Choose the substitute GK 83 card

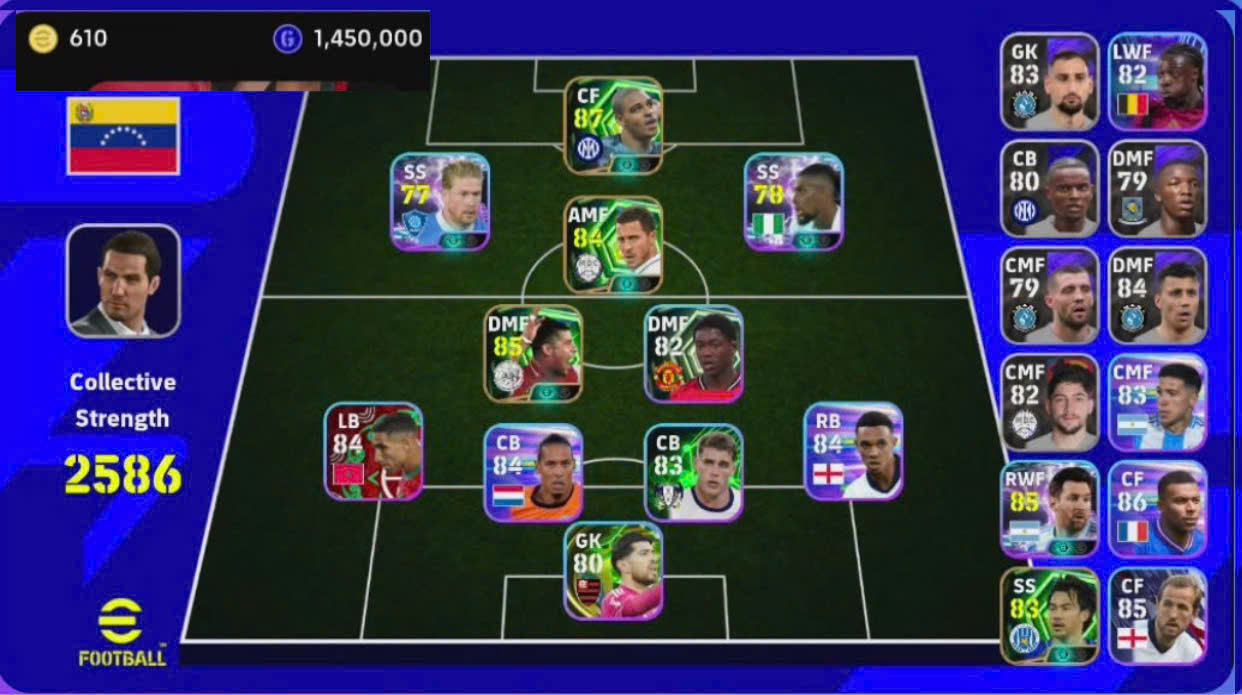pyautogui.click(x=1050, y=82)
